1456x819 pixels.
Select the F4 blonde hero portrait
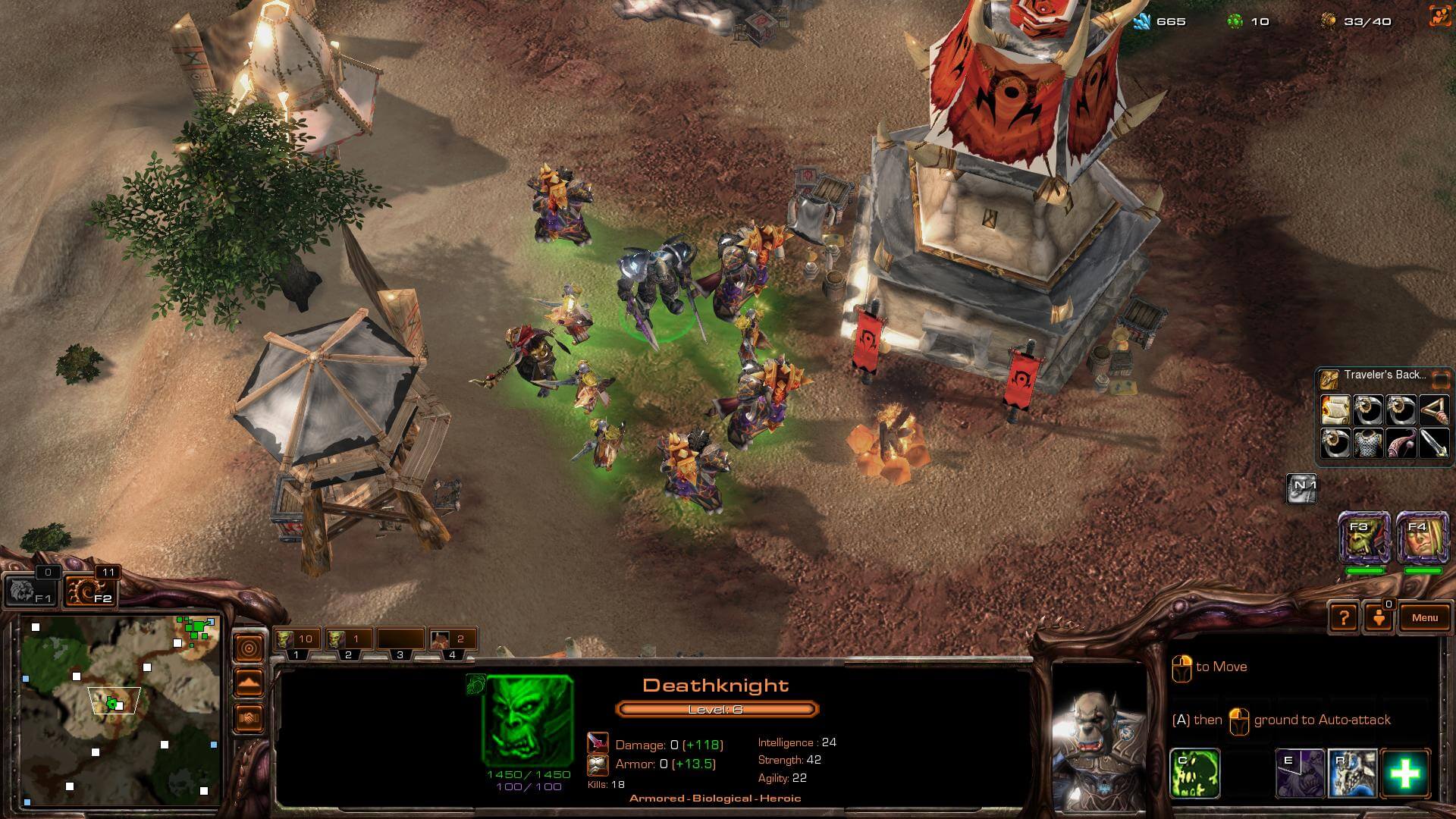click(1423, 537)
